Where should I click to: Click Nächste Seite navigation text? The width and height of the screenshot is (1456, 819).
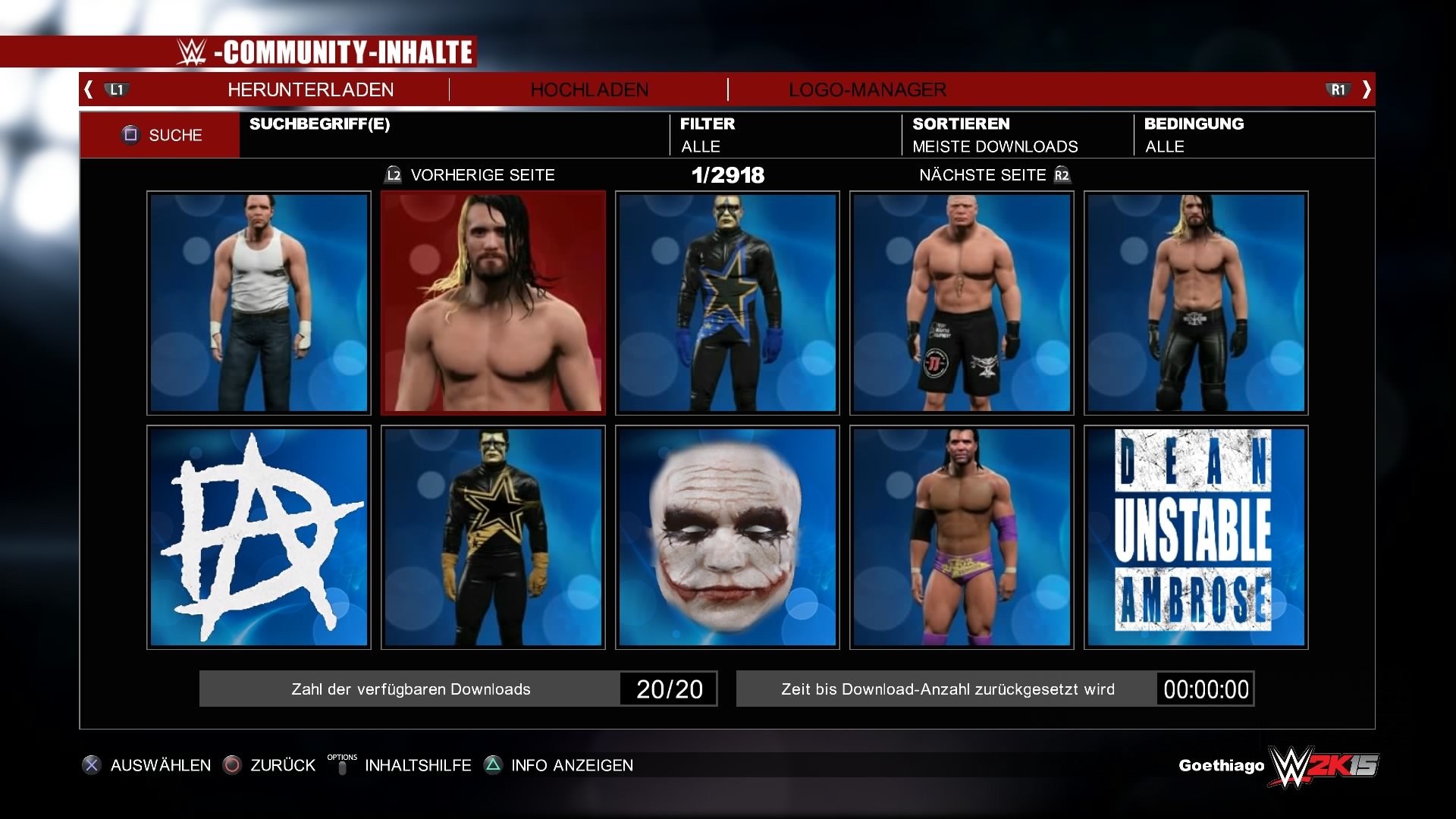(981, 174)
